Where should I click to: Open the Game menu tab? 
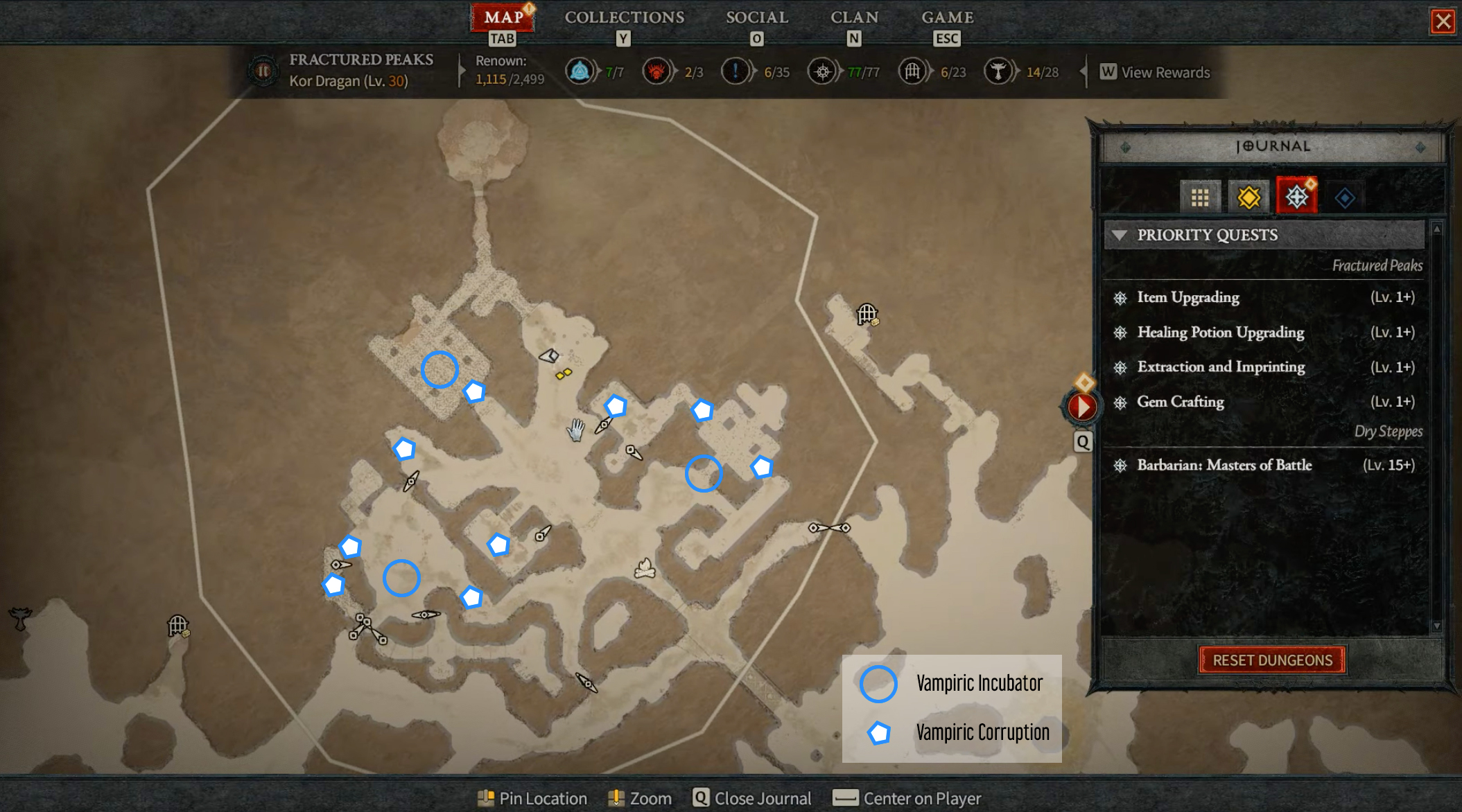point(947,18)
